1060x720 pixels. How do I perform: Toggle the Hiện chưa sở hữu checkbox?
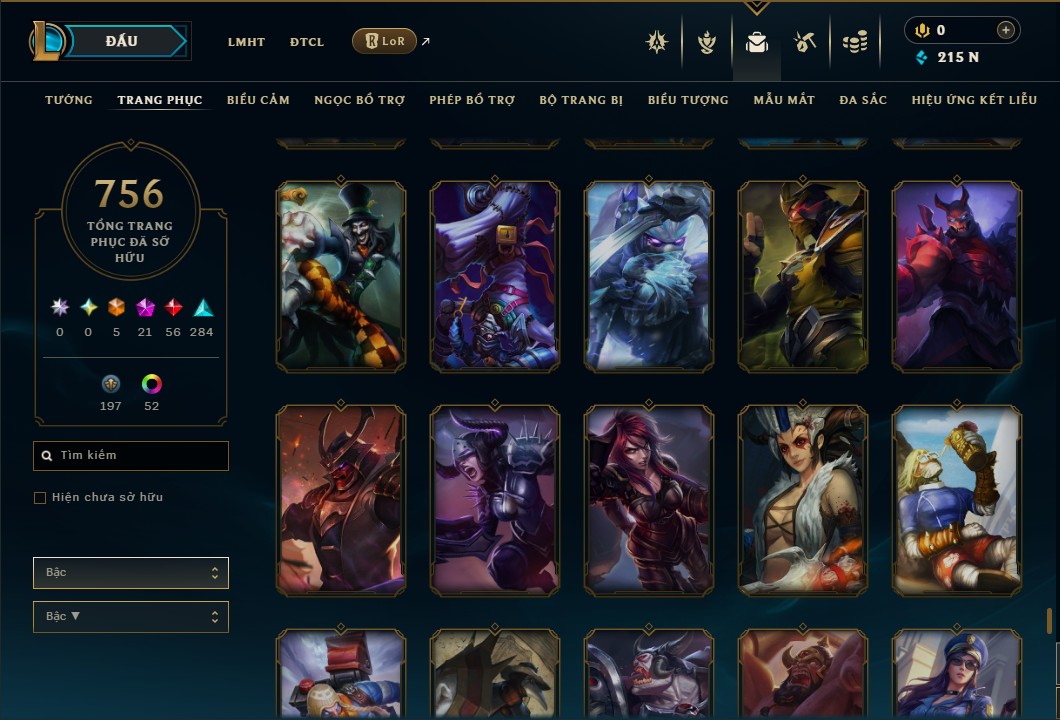[40, 498]
